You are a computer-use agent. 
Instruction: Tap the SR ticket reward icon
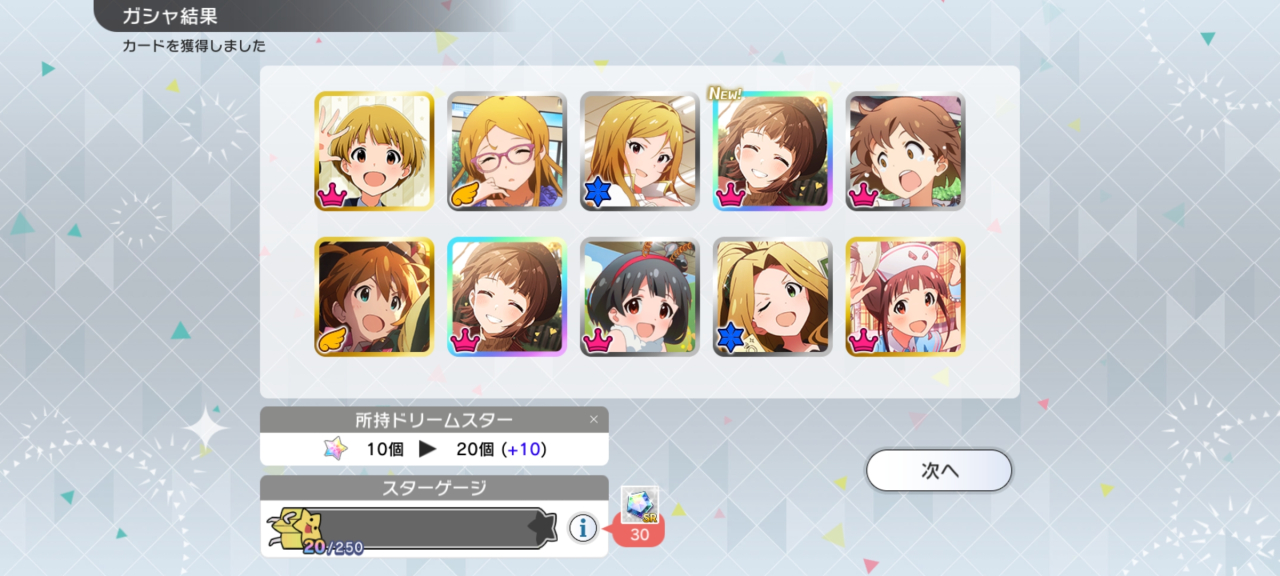coord(639,505)
